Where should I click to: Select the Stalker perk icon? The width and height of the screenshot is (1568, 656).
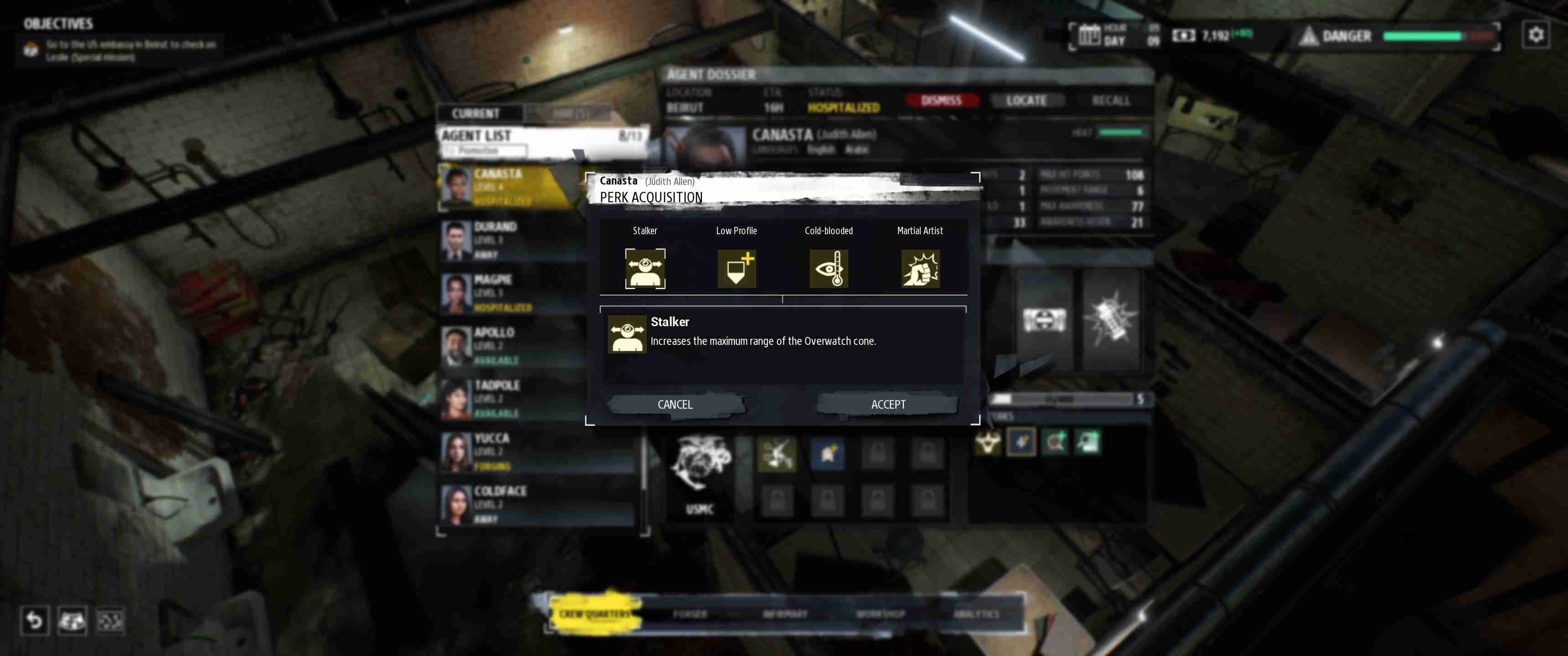(x=645, y=268)
